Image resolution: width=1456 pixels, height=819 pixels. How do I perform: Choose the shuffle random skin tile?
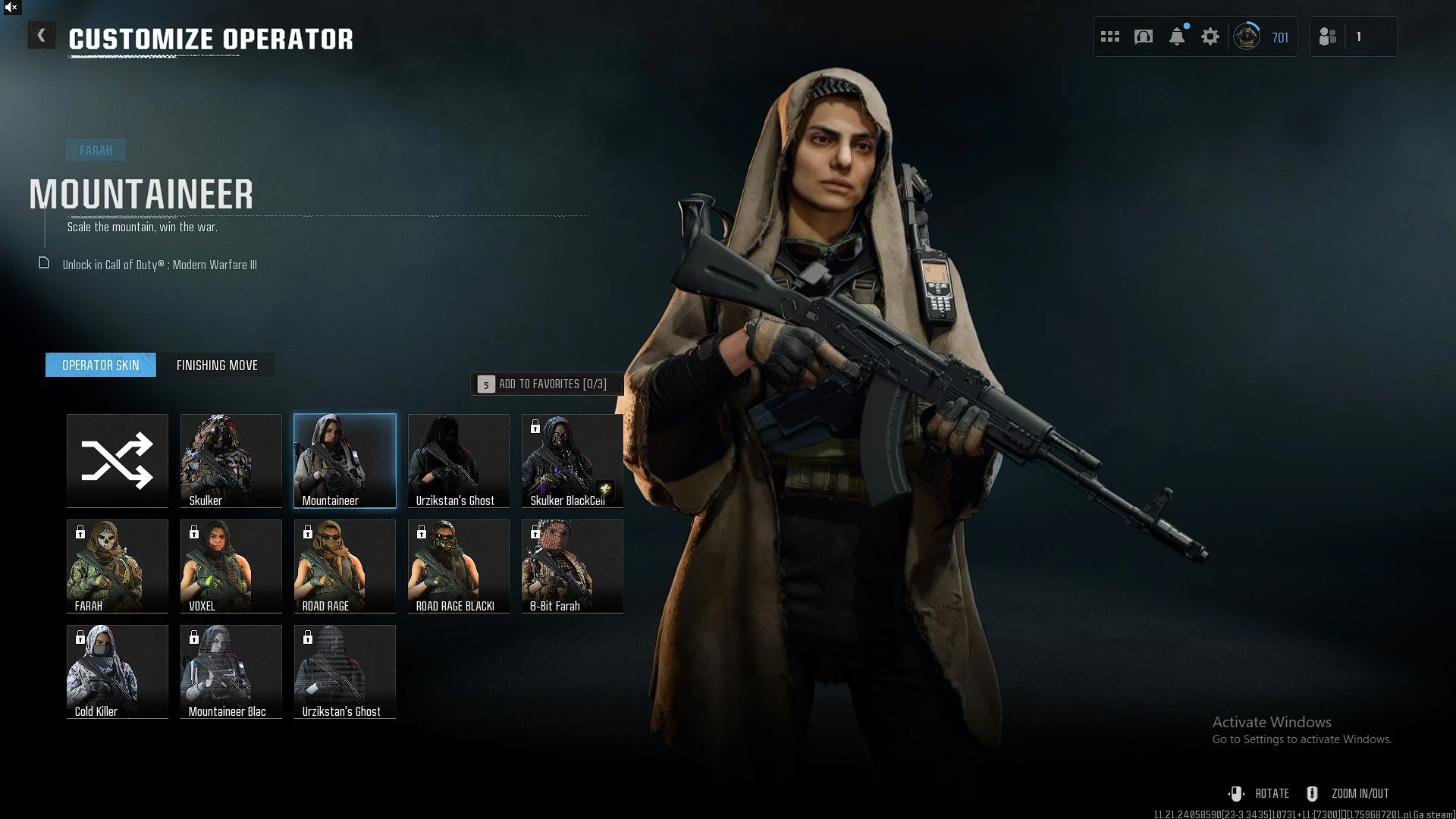pyautogui.click(x=118, y=460)
